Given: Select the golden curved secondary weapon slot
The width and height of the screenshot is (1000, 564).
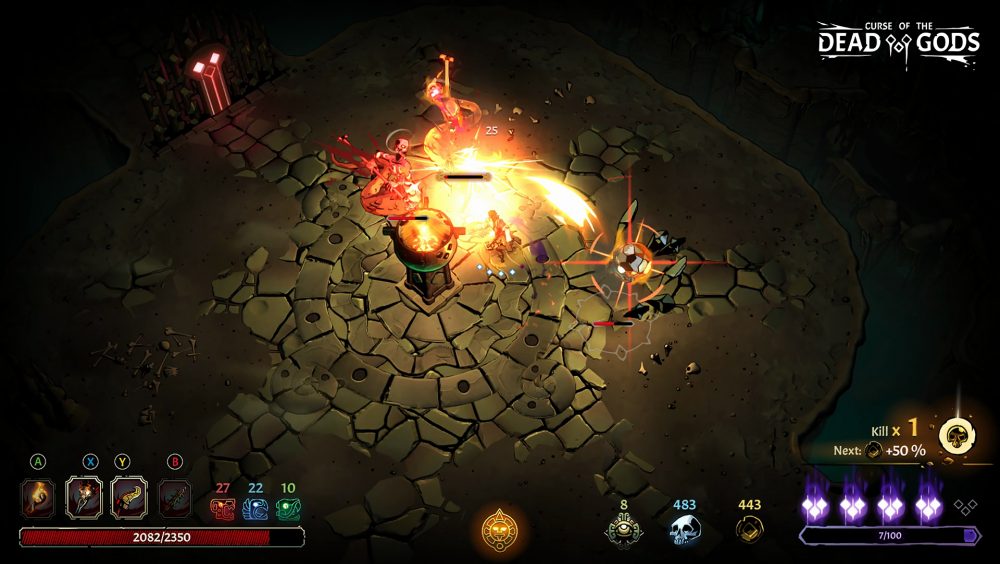Looking at the screenshot, I should pos(129,496).
